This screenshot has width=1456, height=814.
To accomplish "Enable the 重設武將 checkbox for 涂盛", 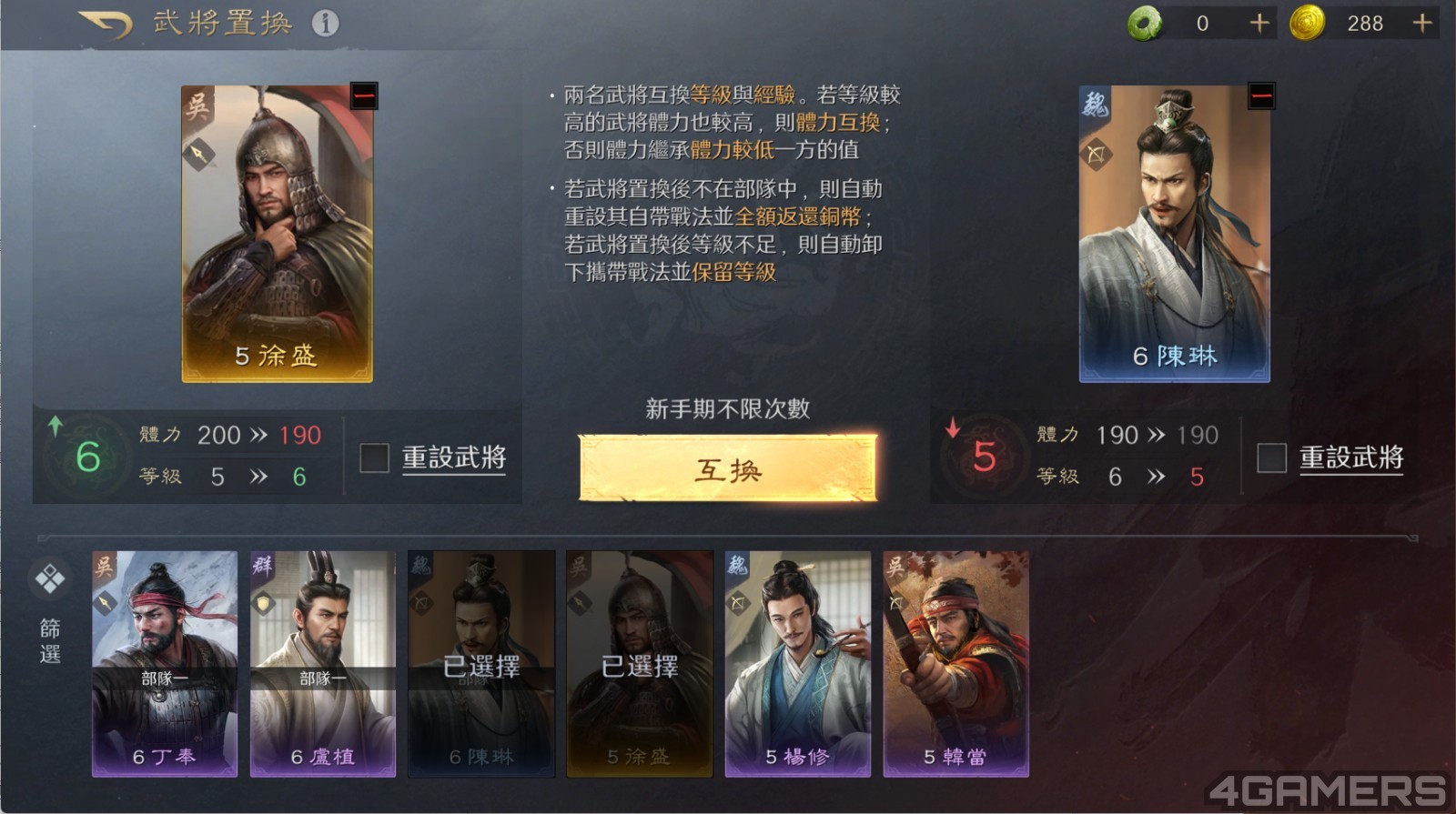I will (x=373, y=459).
